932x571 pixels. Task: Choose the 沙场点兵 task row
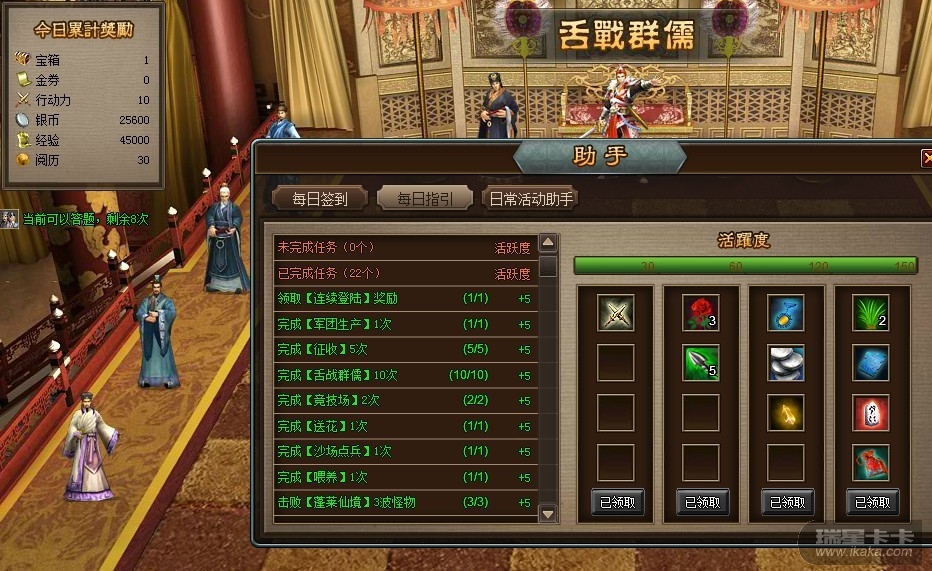(404, 453)
